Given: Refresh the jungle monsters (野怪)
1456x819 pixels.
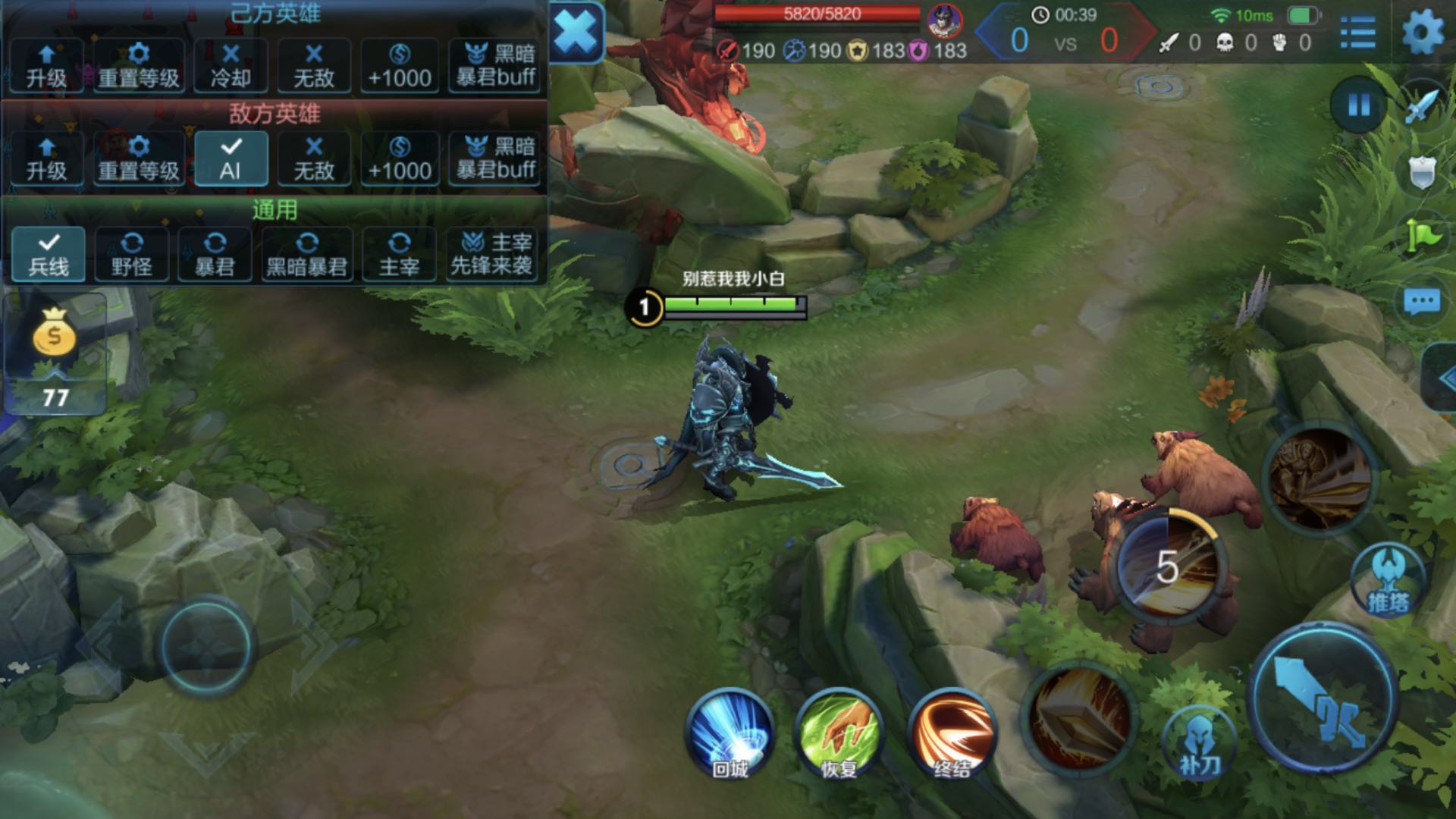Looking at the screenshot, I should (x=132, y=254).
